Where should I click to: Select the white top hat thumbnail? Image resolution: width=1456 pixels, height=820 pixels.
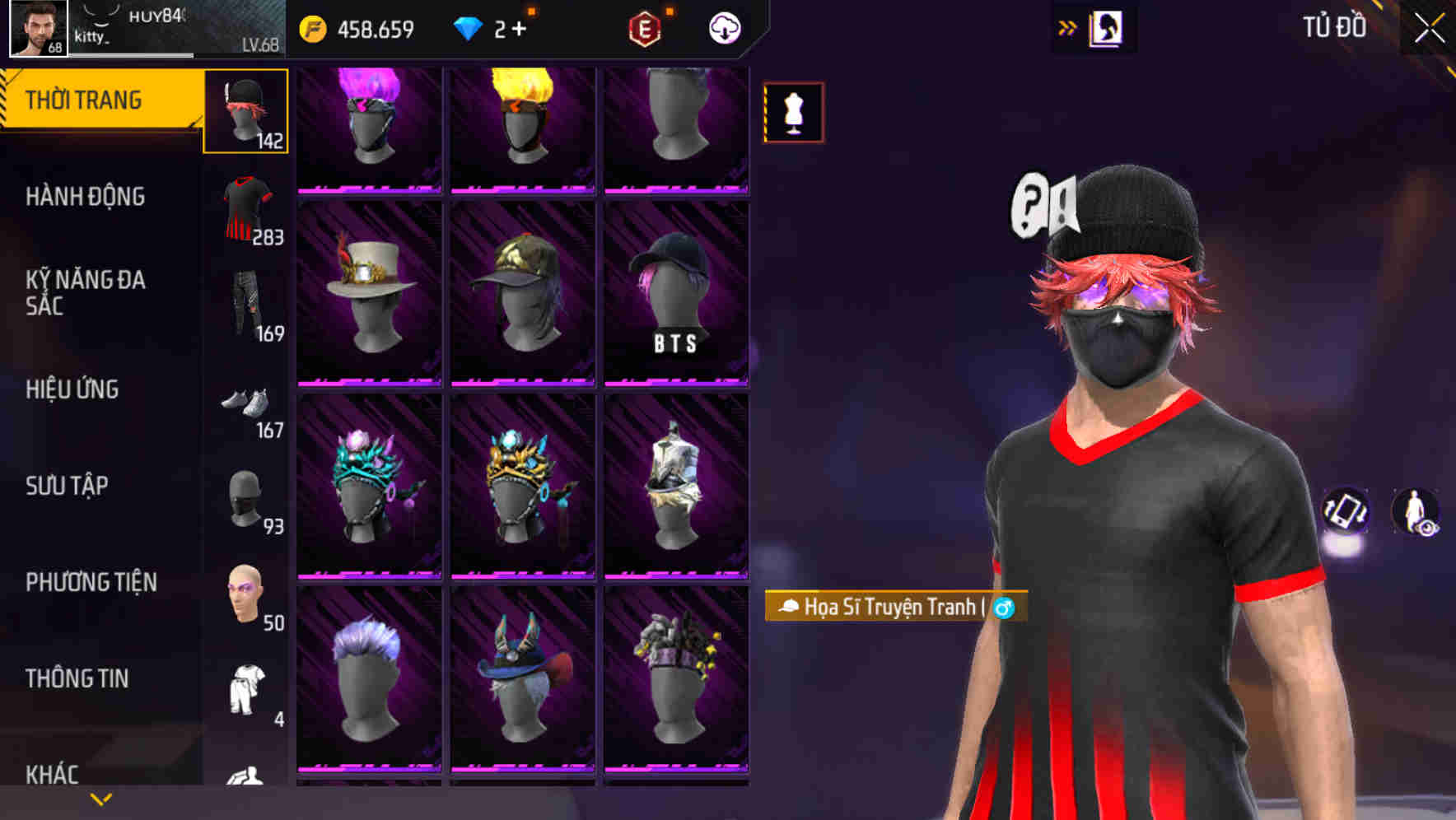click(x=369, y=292)
